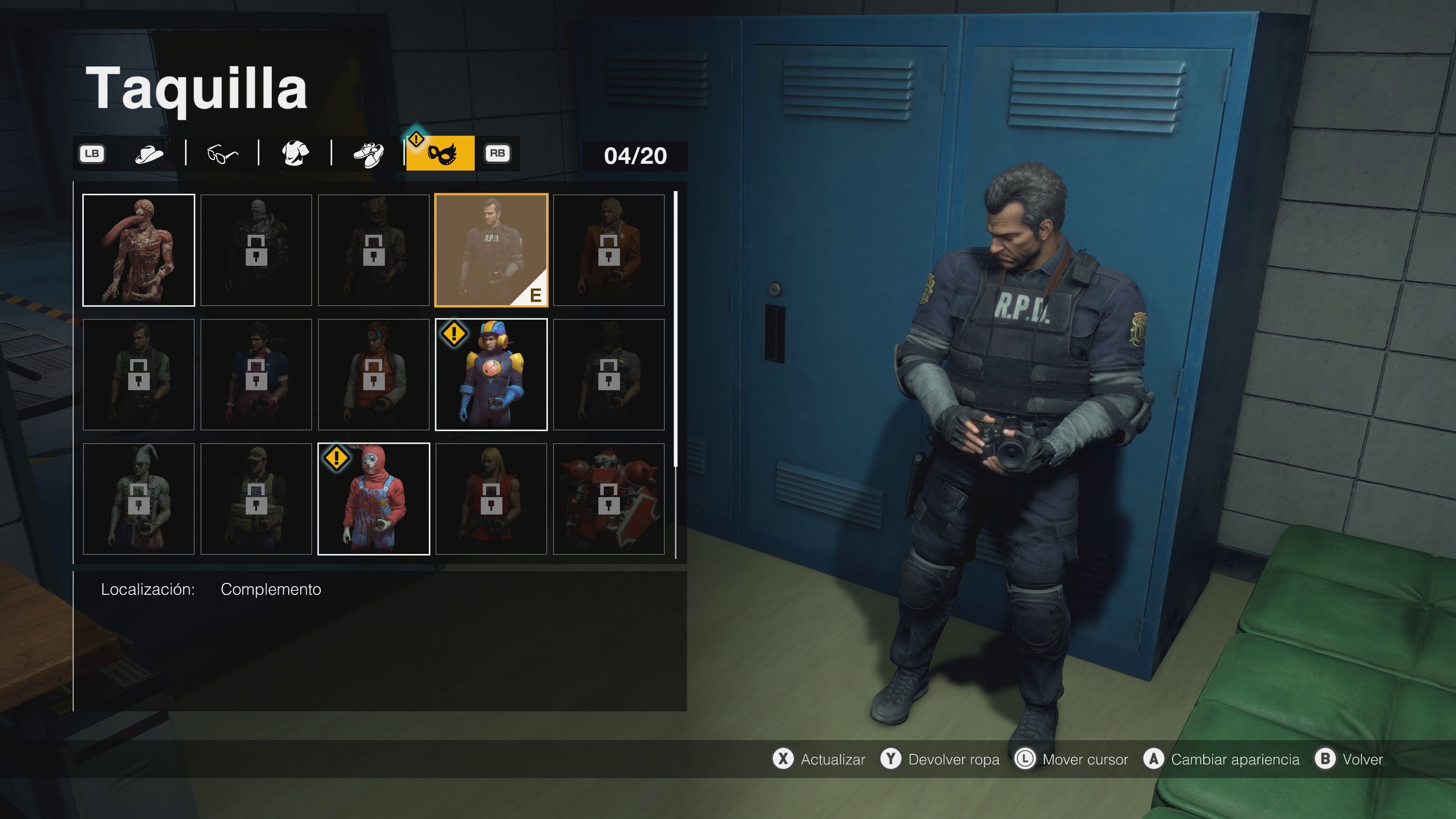1456x819 pixels.
Task: Select the locked red robot costume thumbnail
Action: (x=609, y=499)
